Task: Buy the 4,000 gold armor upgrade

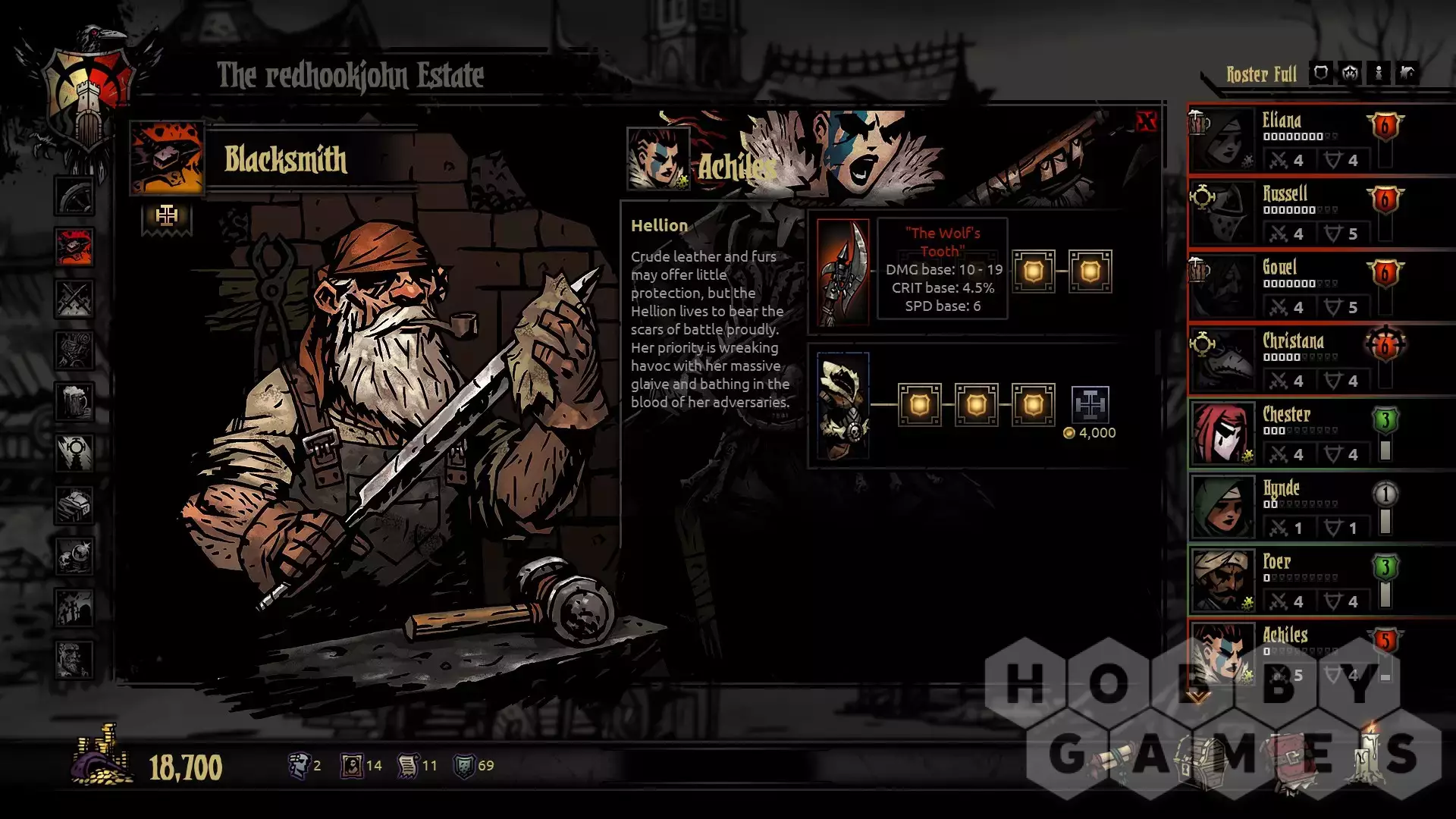Action: (1090, 405)
